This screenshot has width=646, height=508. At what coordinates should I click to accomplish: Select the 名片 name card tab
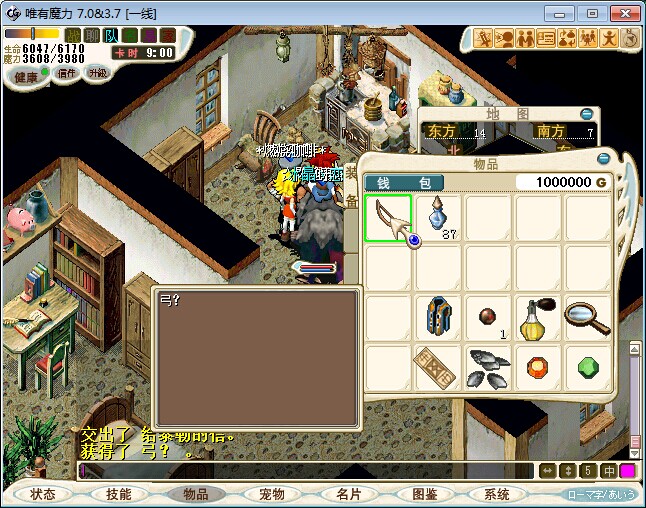[347, 494]
